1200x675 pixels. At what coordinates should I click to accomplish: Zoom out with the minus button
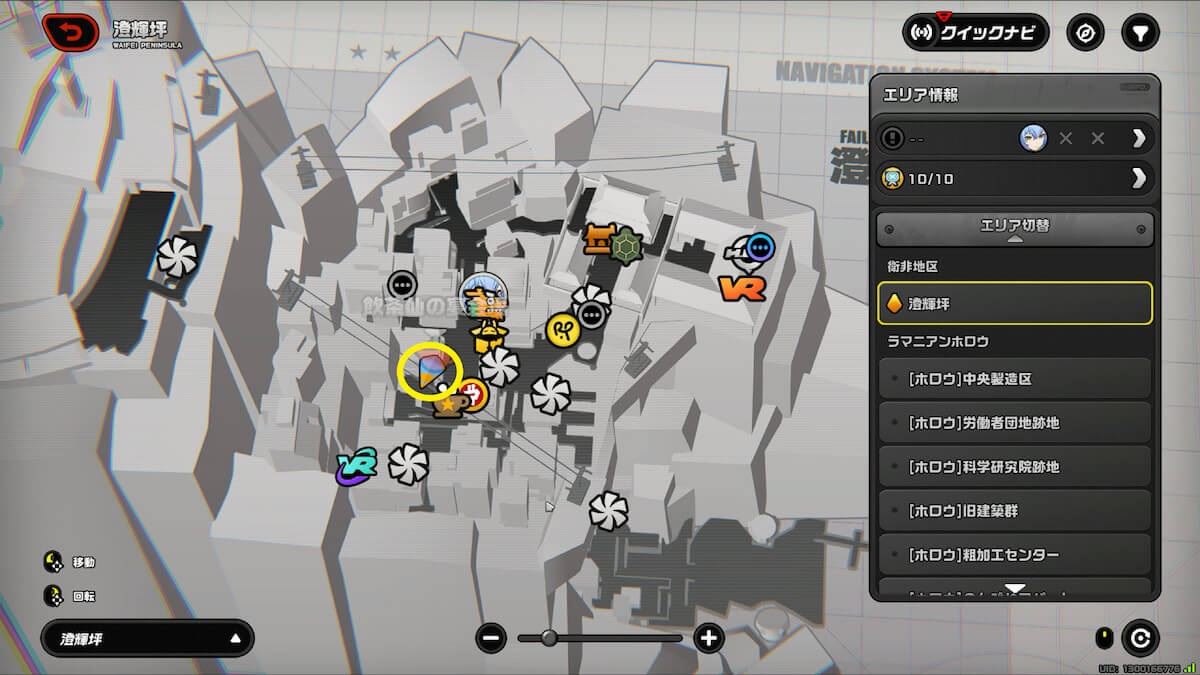coord(491,638)
